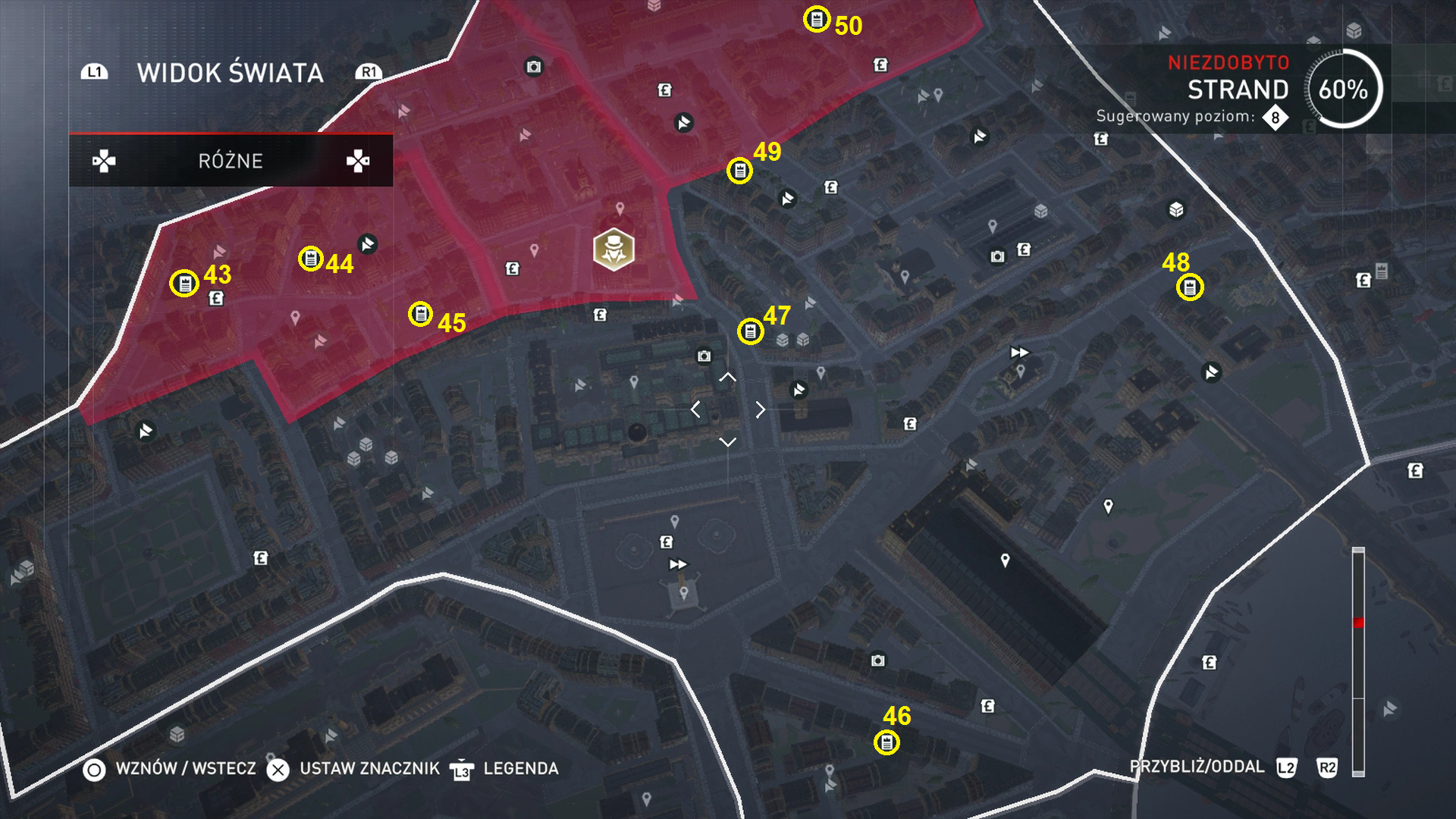Click the right chevron of the map cursor

pos(760,409)
